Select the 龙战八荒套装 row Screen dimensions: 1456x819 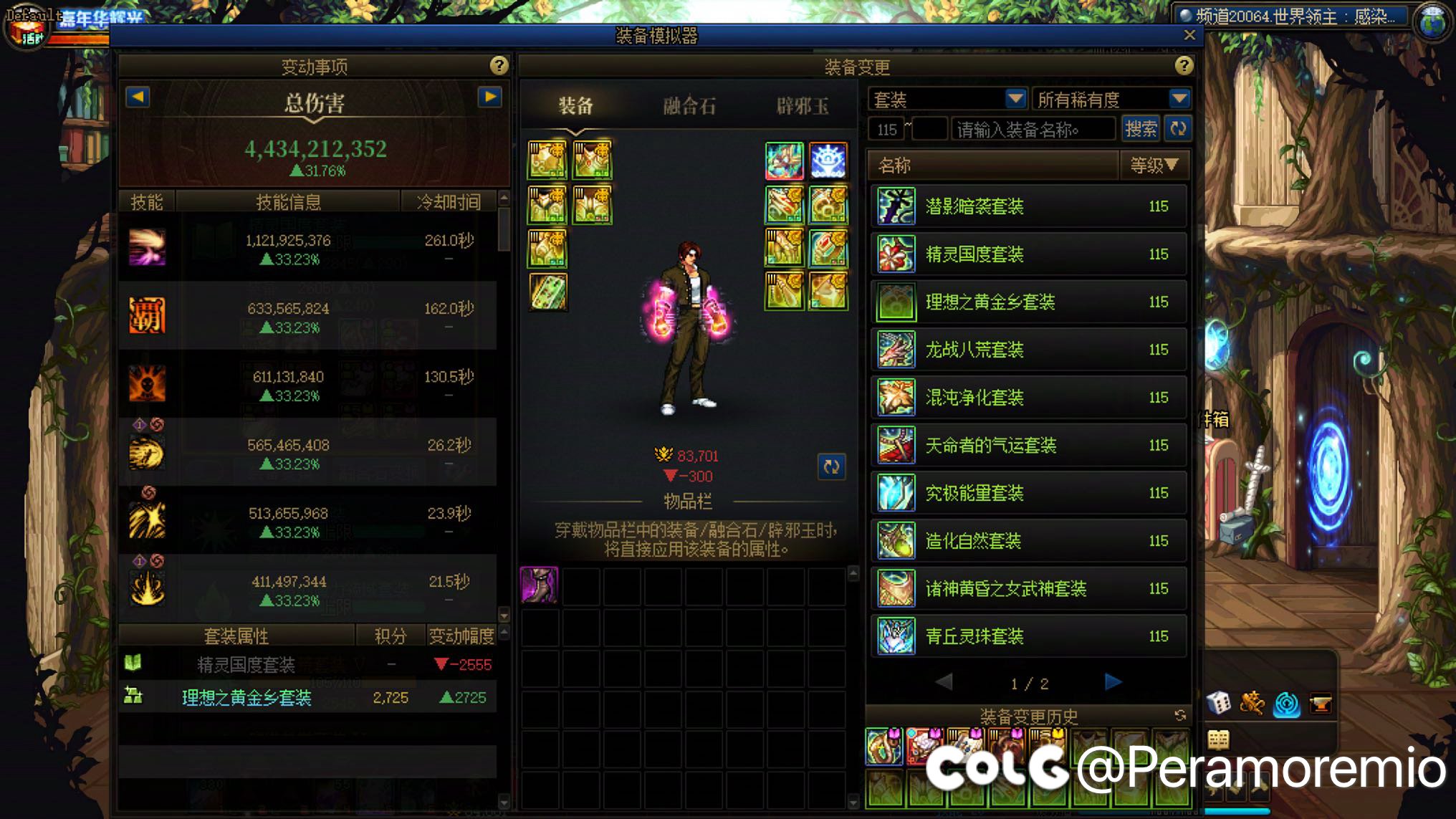[x=1029, y=350]
